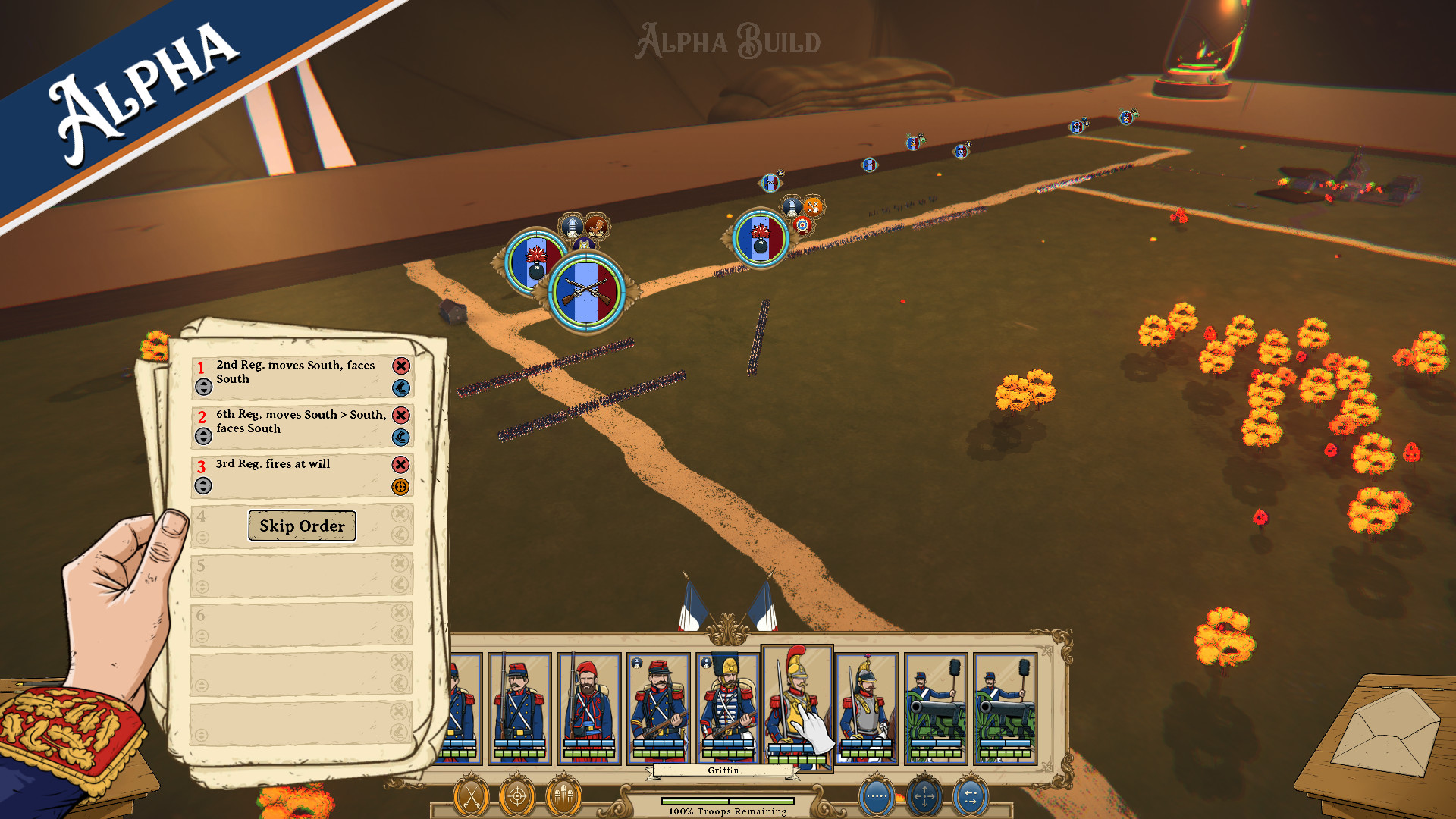Reorder order 1 with its up-down arrows

point(203,388)
